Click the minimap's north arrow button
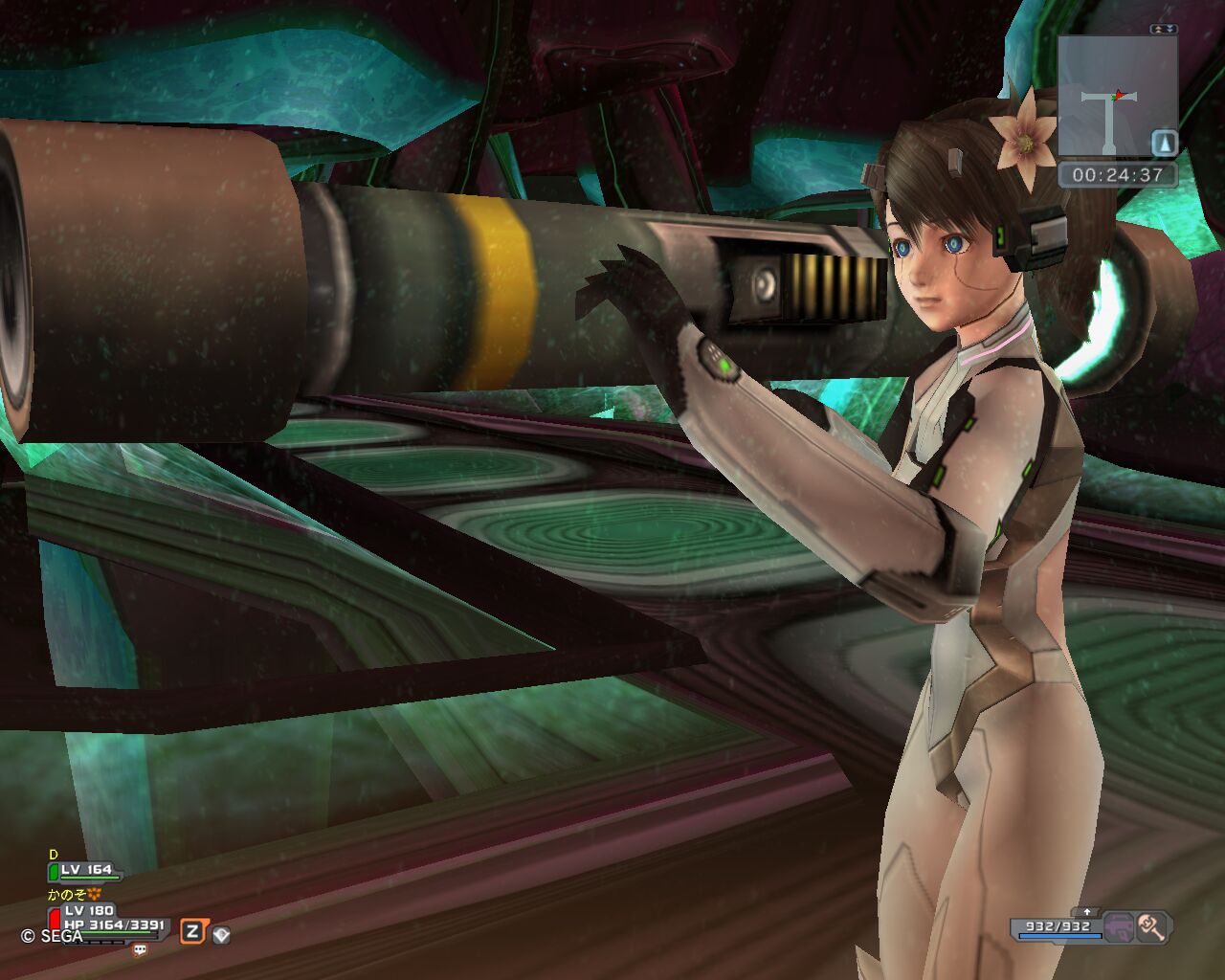 [1164, 143]
